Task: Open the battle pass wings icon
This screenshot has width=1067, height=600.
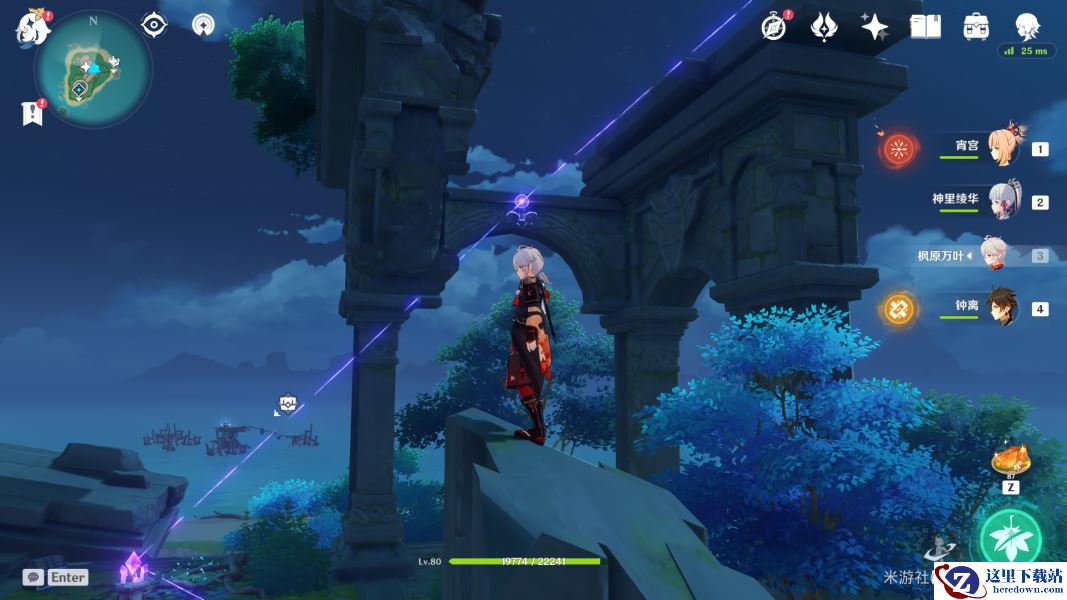Action: point(823,27)
